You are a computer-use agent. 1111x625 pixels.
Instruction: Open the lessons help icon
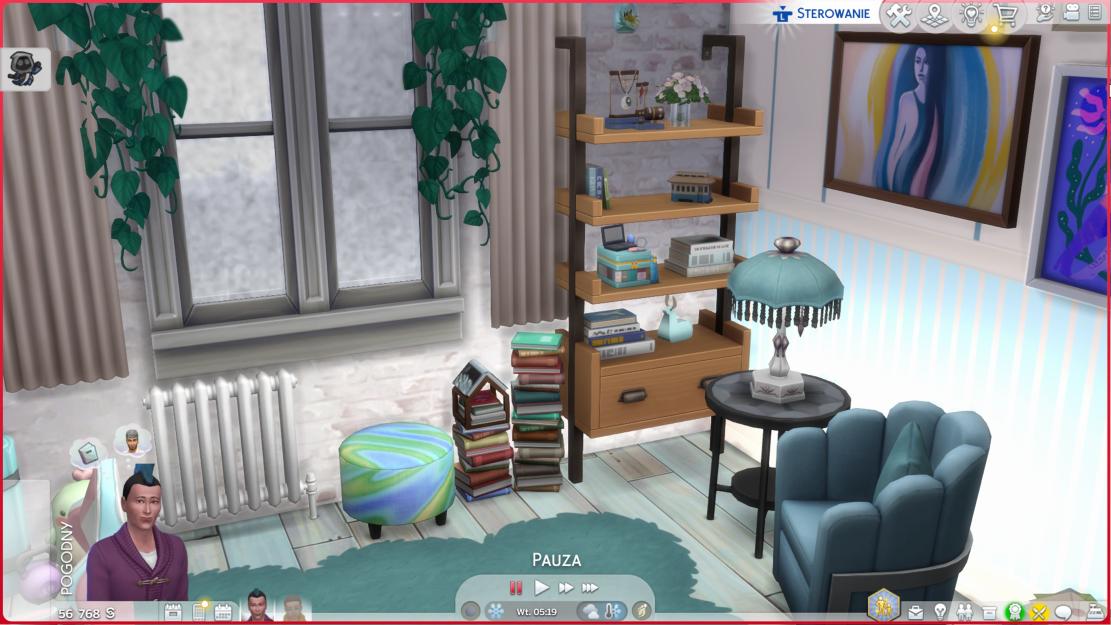1046,13
